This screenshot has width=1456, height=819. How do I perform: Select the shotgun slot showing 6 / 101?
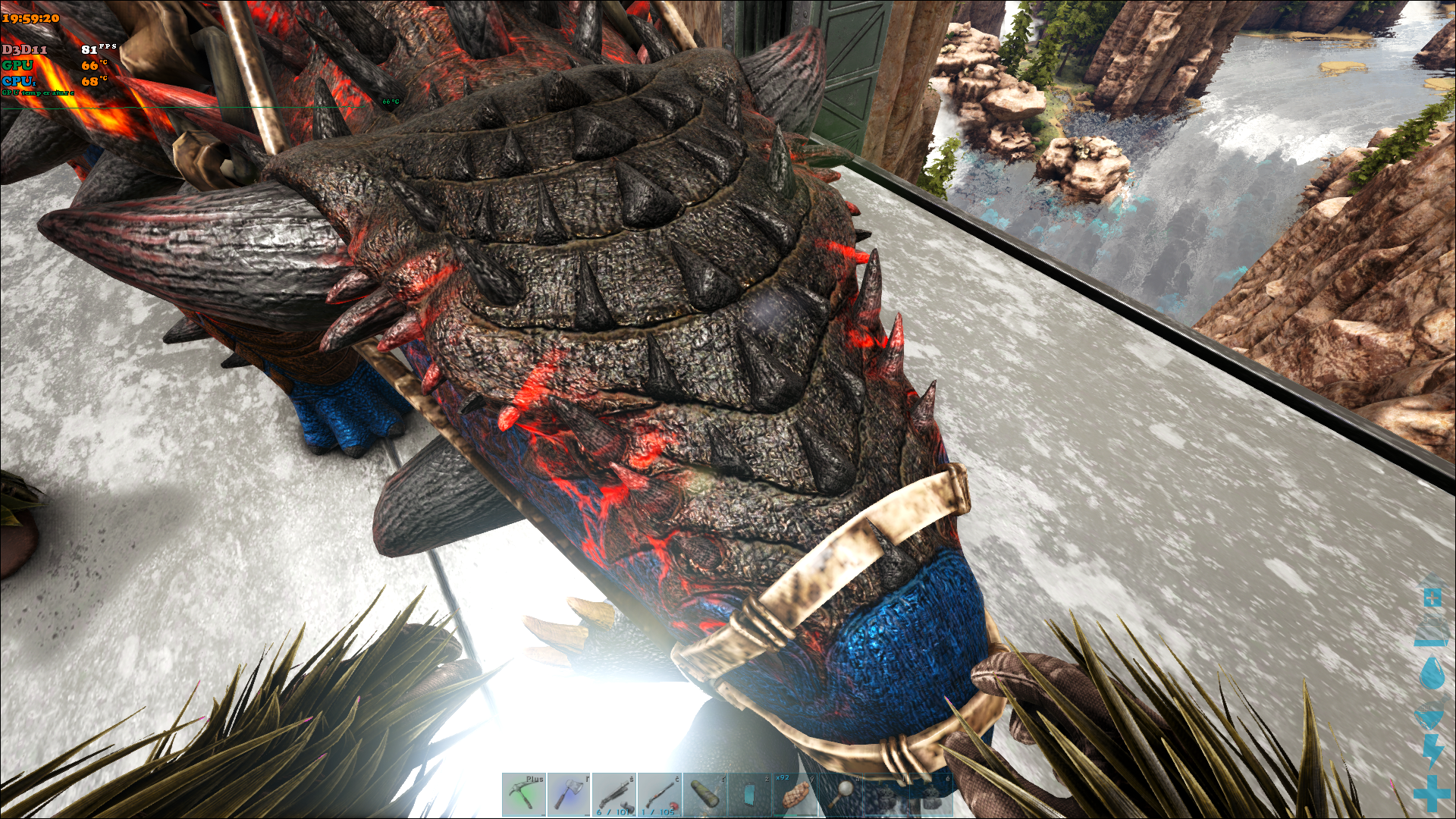coord(614,795)
